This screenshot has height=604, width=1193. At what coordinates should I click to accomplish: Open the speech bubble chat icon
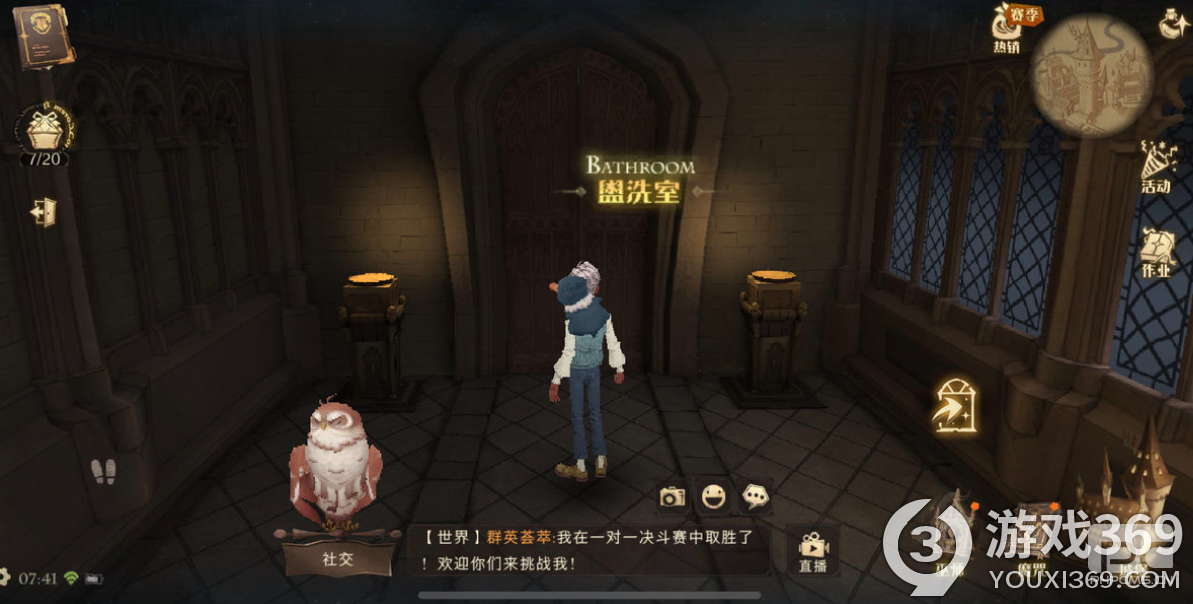(x=753, y=496)
